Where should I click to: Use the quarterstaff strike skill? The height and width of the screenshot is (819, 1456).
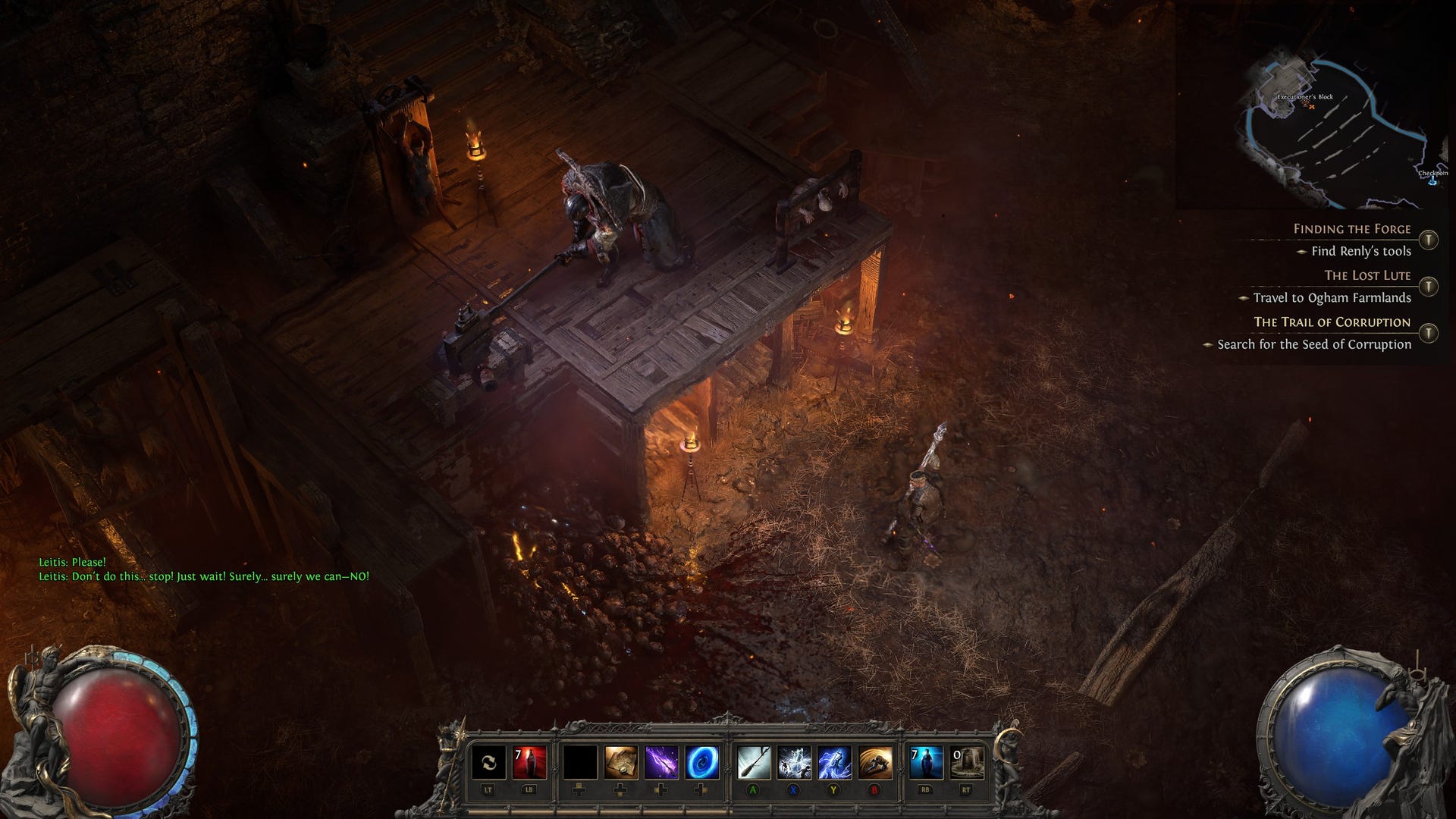(754, 763)
